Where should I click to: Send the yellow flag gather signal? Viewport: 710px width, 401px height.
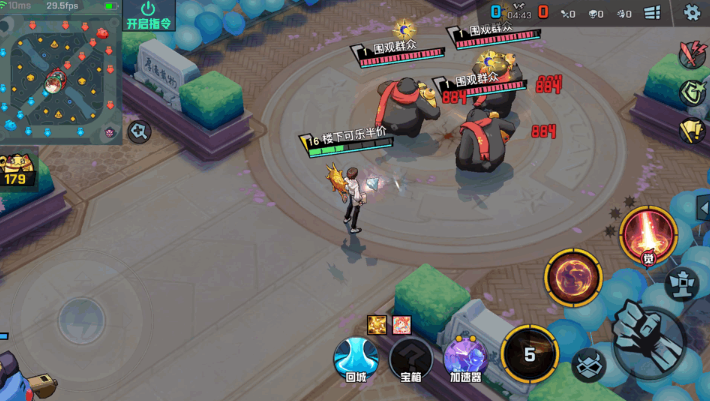pos(692,130)
